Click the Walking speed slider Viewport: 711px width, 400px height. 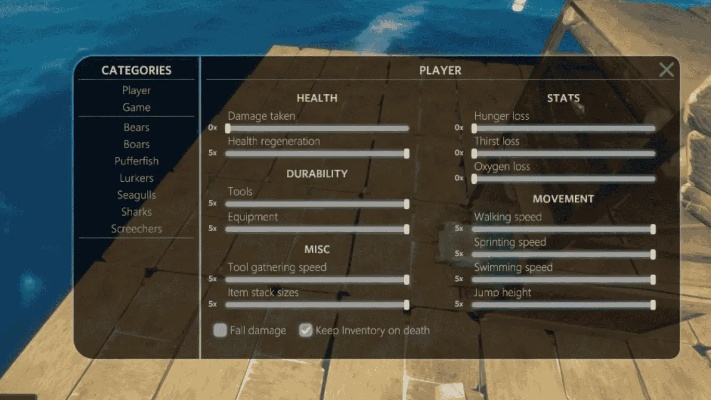[x=564, y=229]
